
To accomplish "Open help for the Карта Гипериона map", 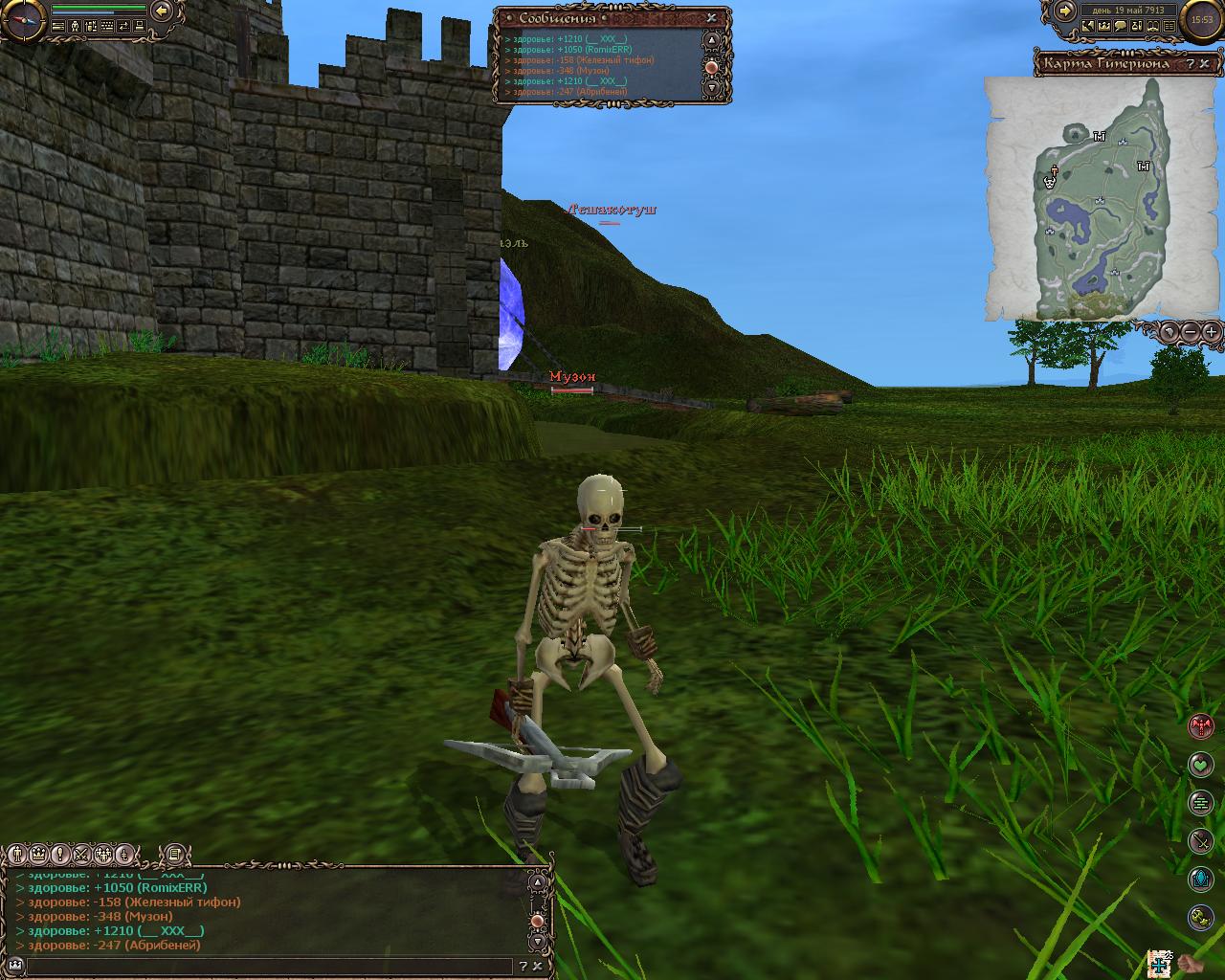I will click(x=1190, y=64).
